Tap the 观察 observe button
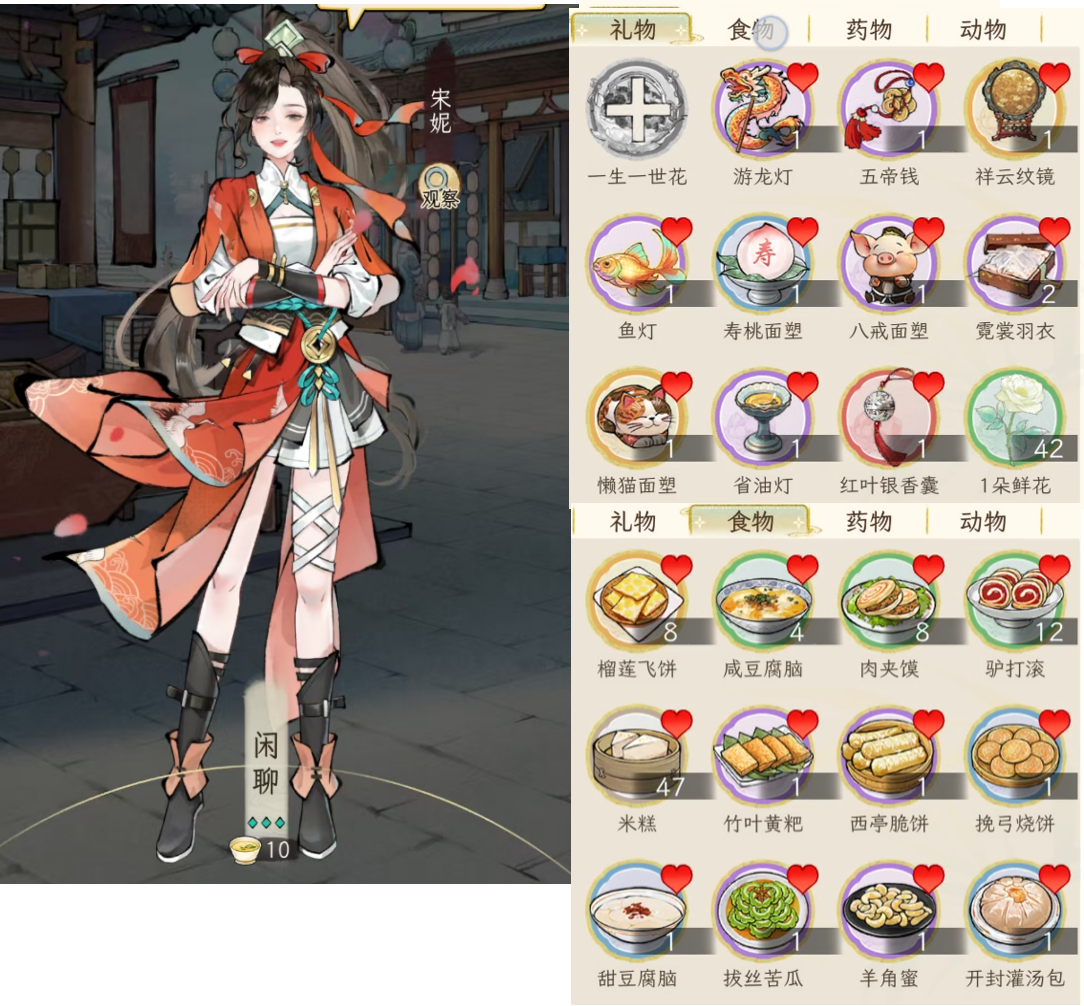The image size is (1084, 1006). [439, 187]
